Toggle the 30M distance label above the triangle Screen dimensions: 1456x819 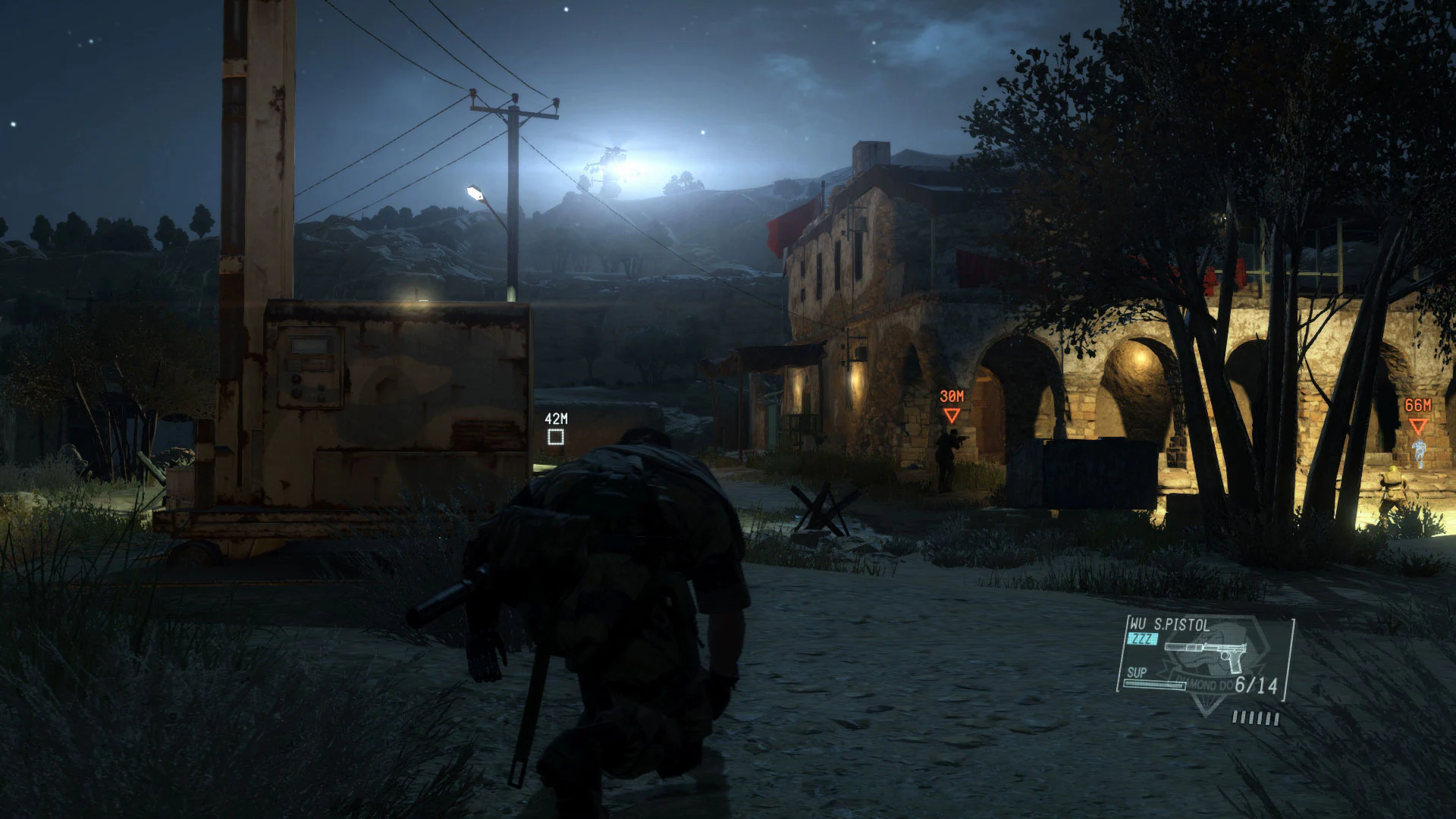(950, 395)
